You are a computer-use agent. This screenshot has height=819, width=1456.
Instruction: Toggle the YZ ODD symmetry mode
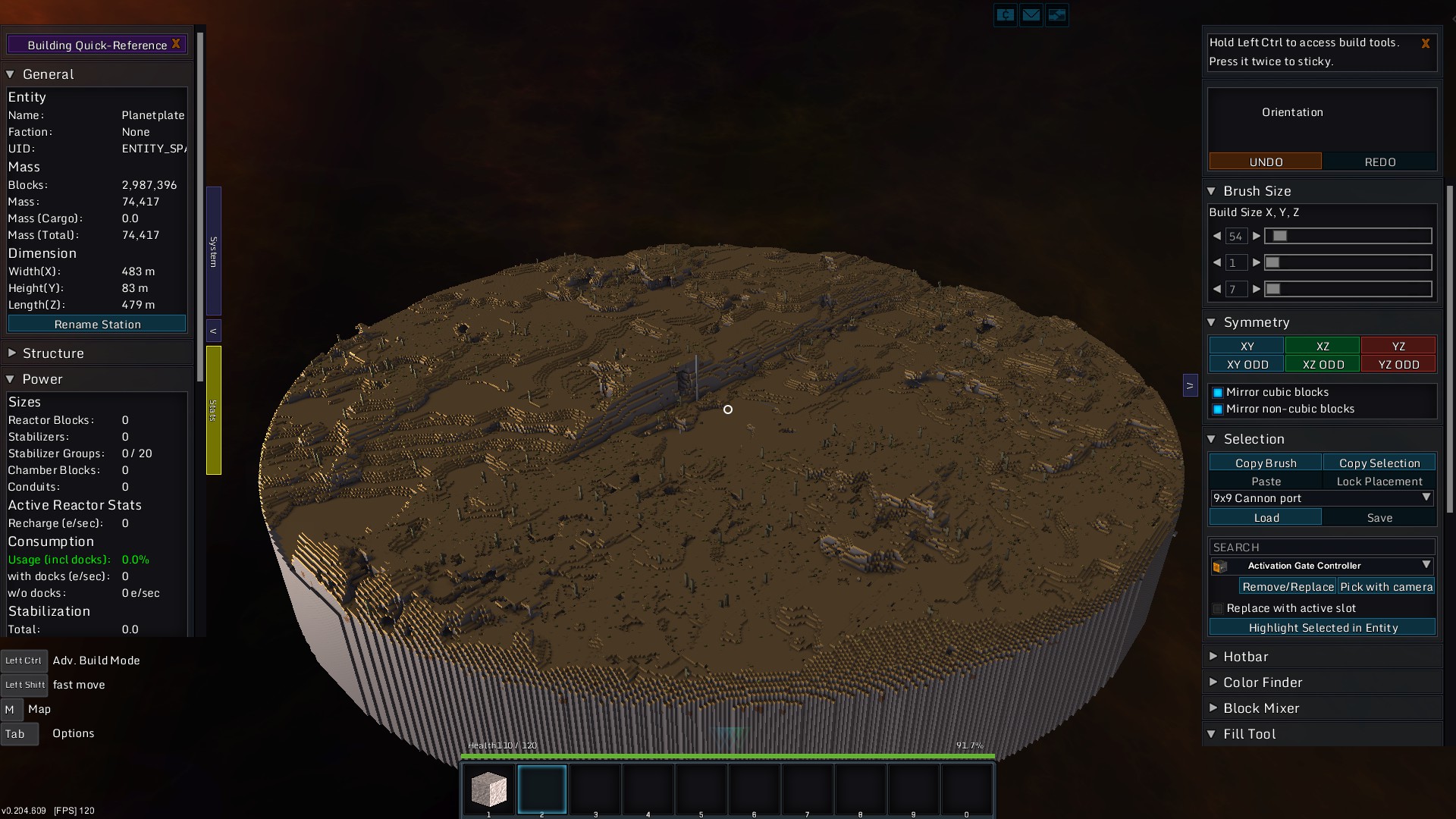[1398, 364]
